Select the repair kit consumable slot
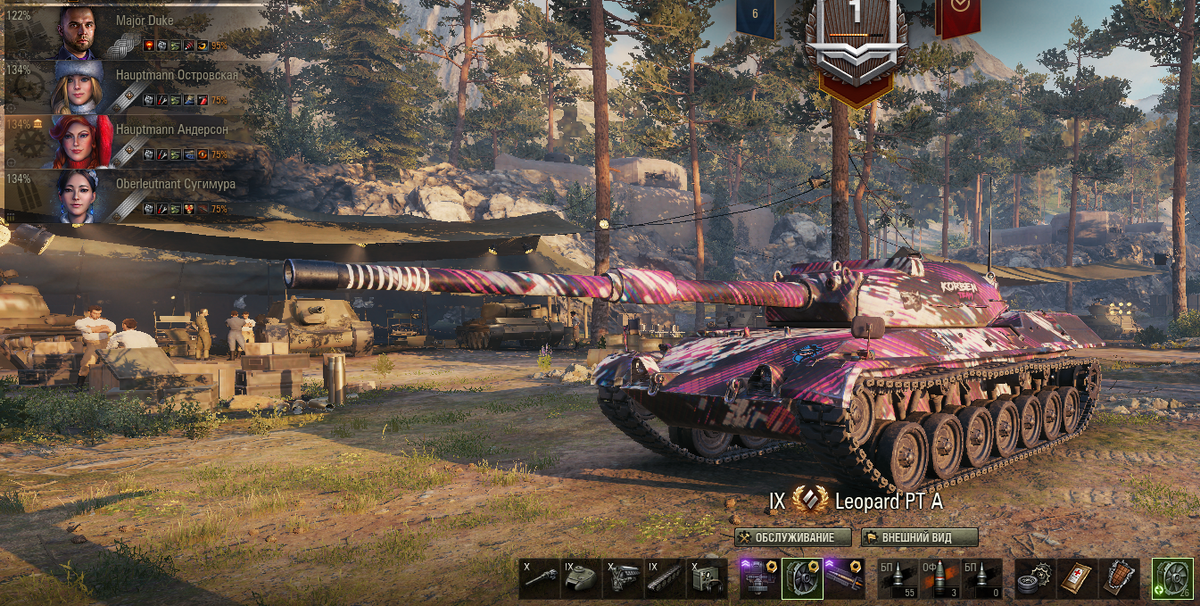The width and height of the screenshot is (1200, 606). 1034,579
